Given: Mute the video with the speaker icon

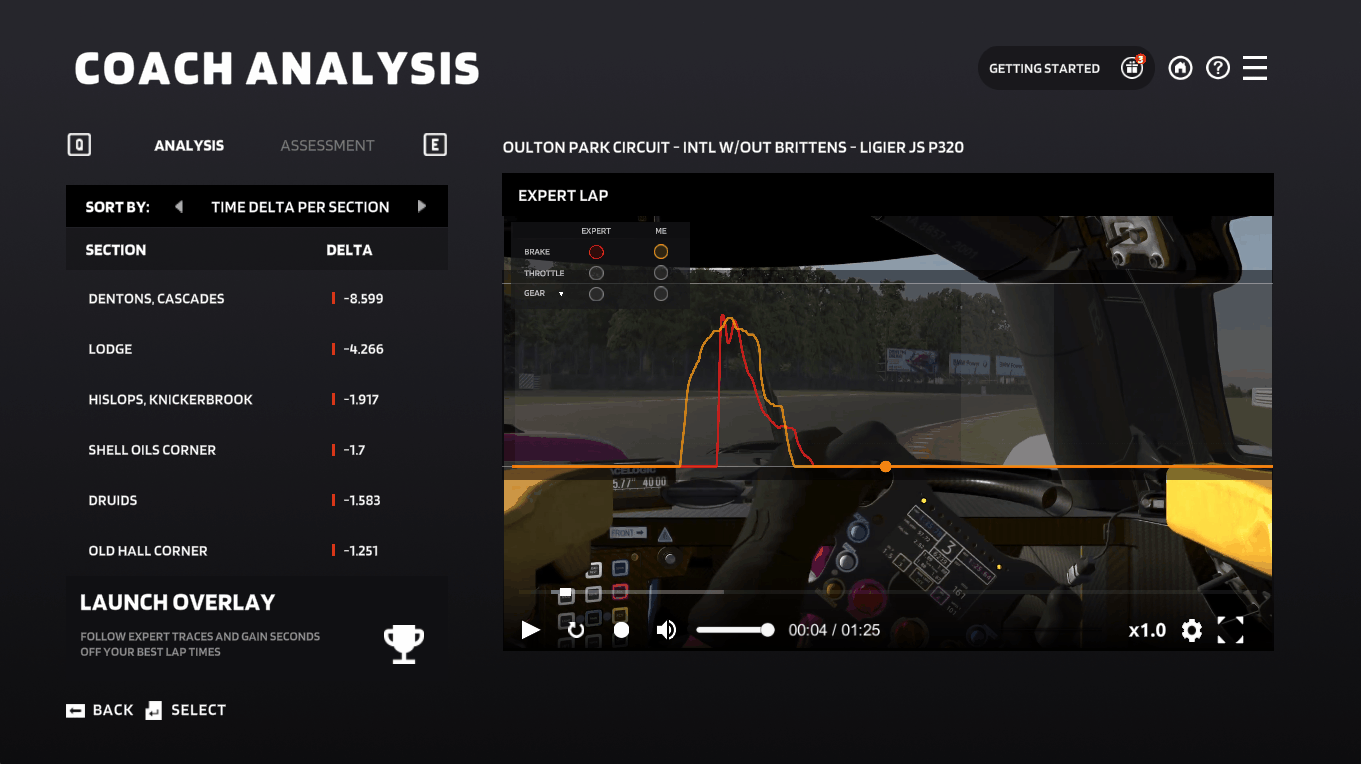Looking at the screenshot, I should tap(665, 630).
